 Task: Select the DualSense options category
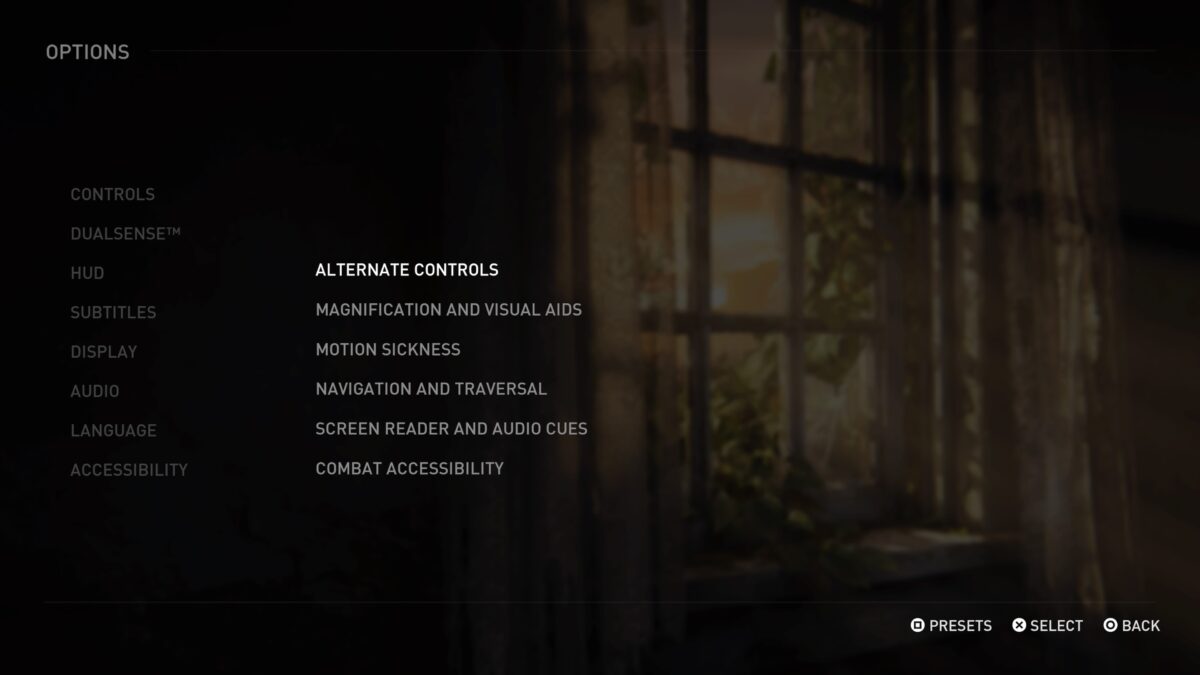(125, 233)
